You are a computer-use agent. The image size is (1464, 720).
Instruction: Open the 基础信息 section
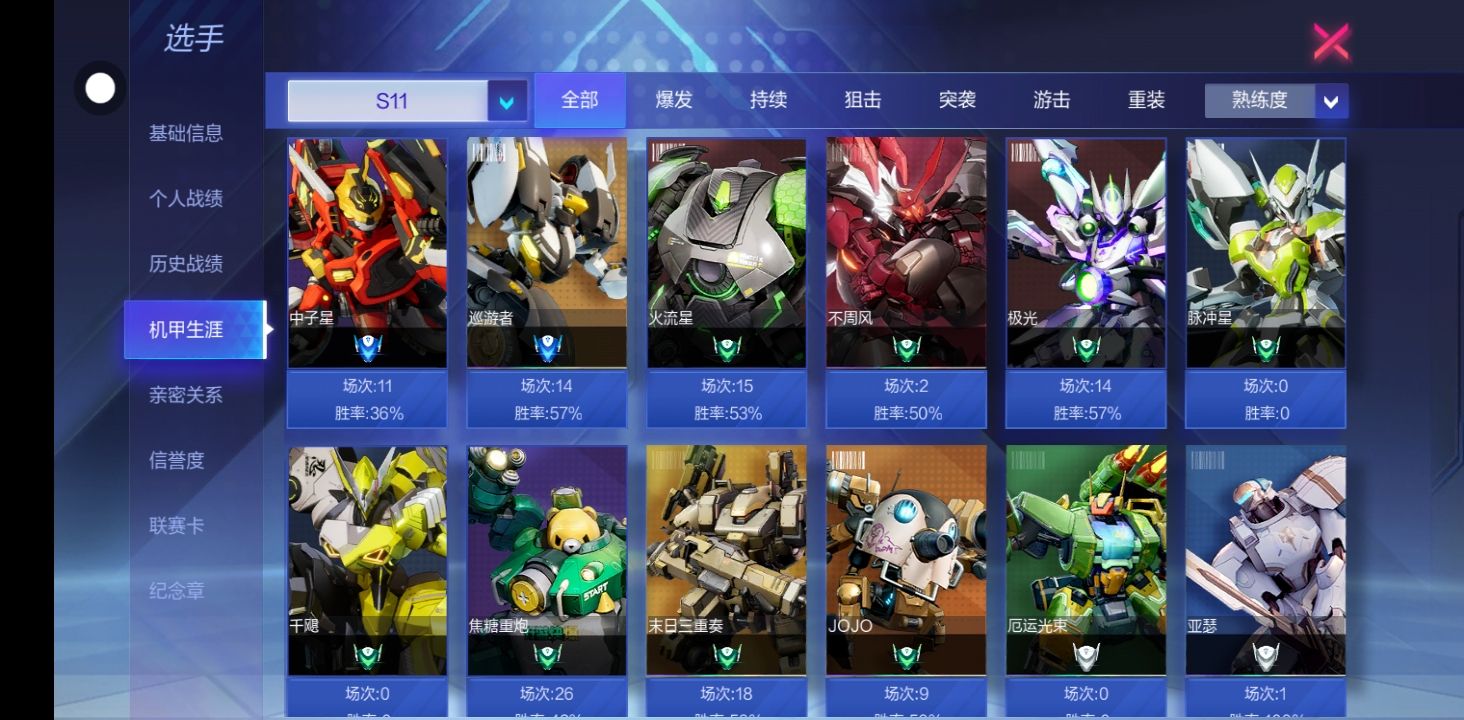186,133
